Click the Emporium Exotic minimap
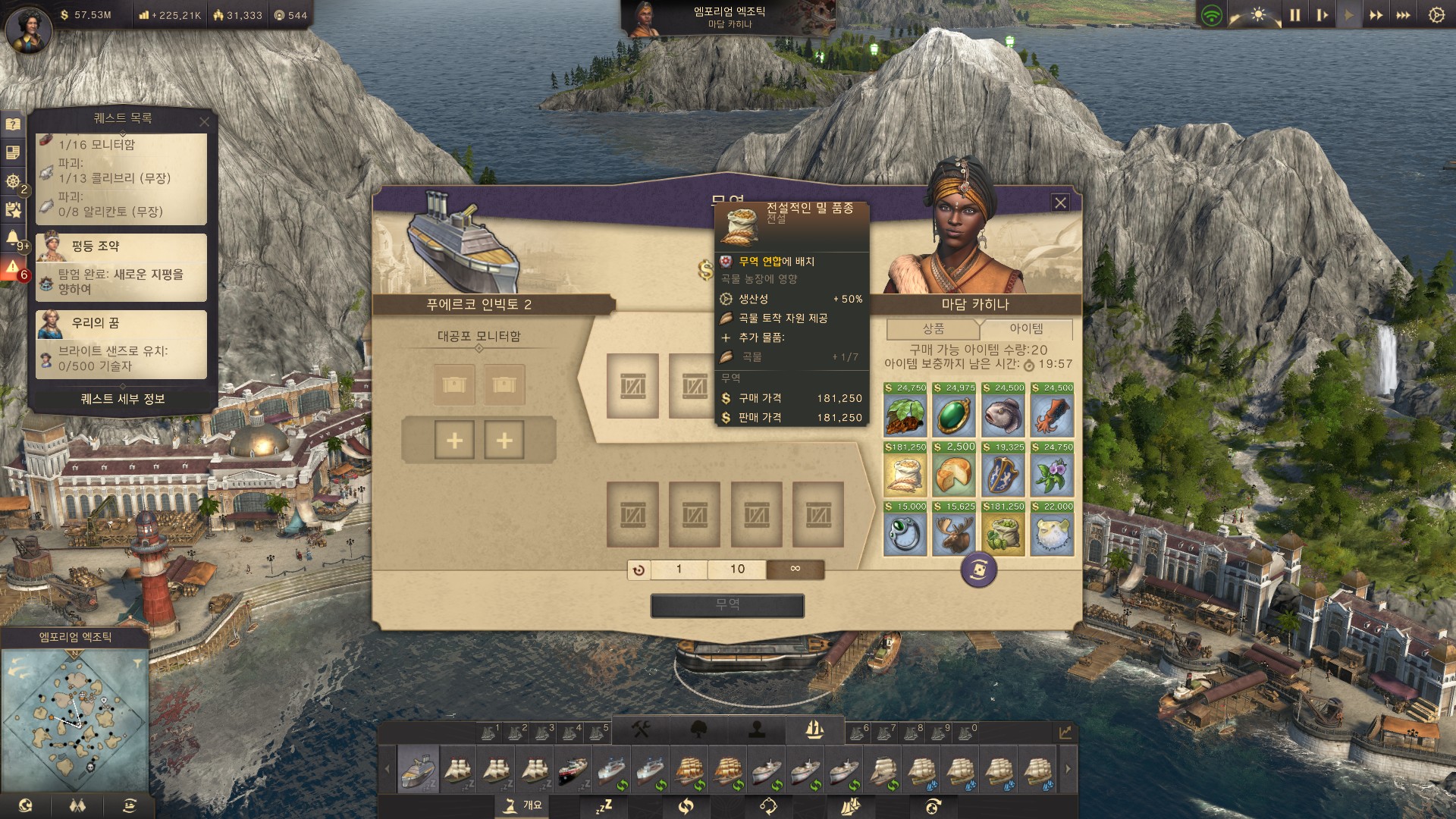The height and width of the screenshot is (819, 1456). click(x=74, y=717)
